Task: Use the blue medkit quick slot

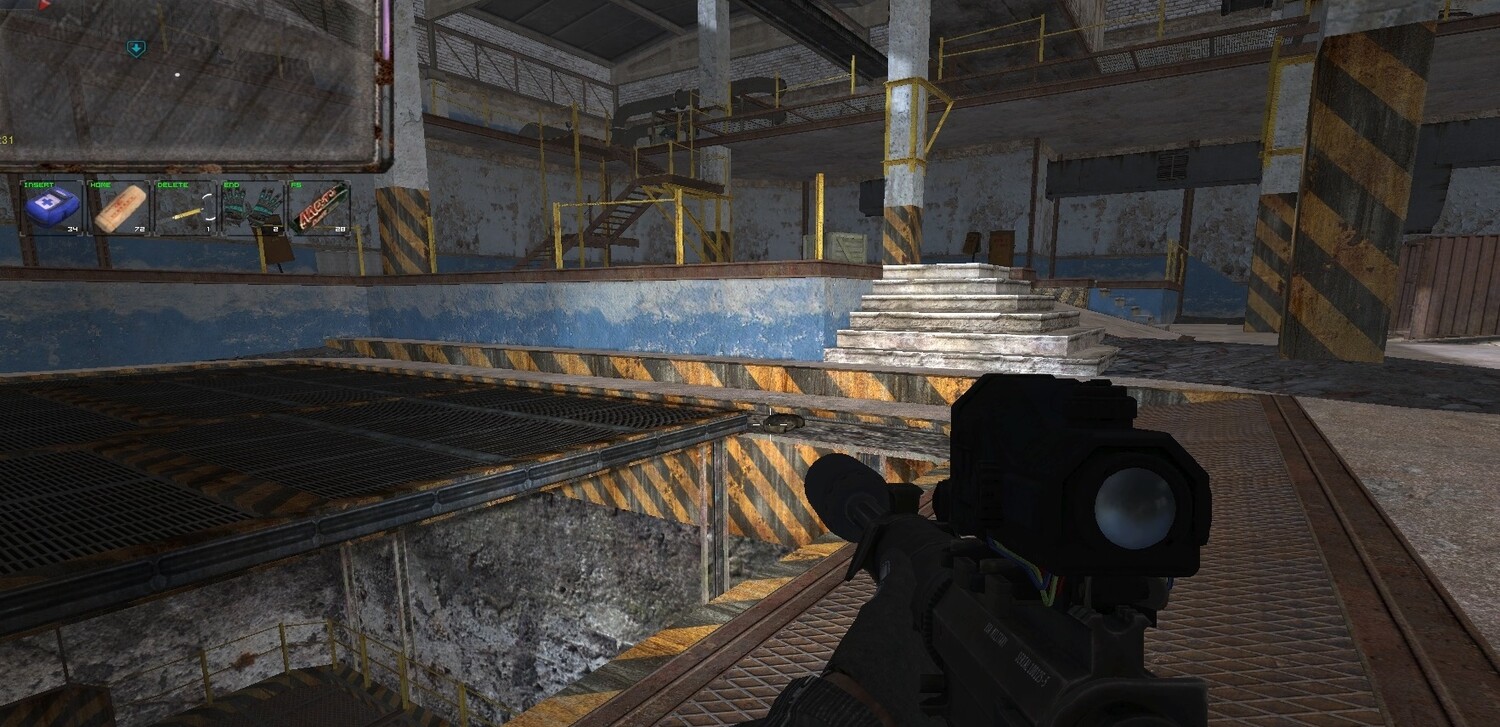Action: pyautogui.click(x=52, y=208)
